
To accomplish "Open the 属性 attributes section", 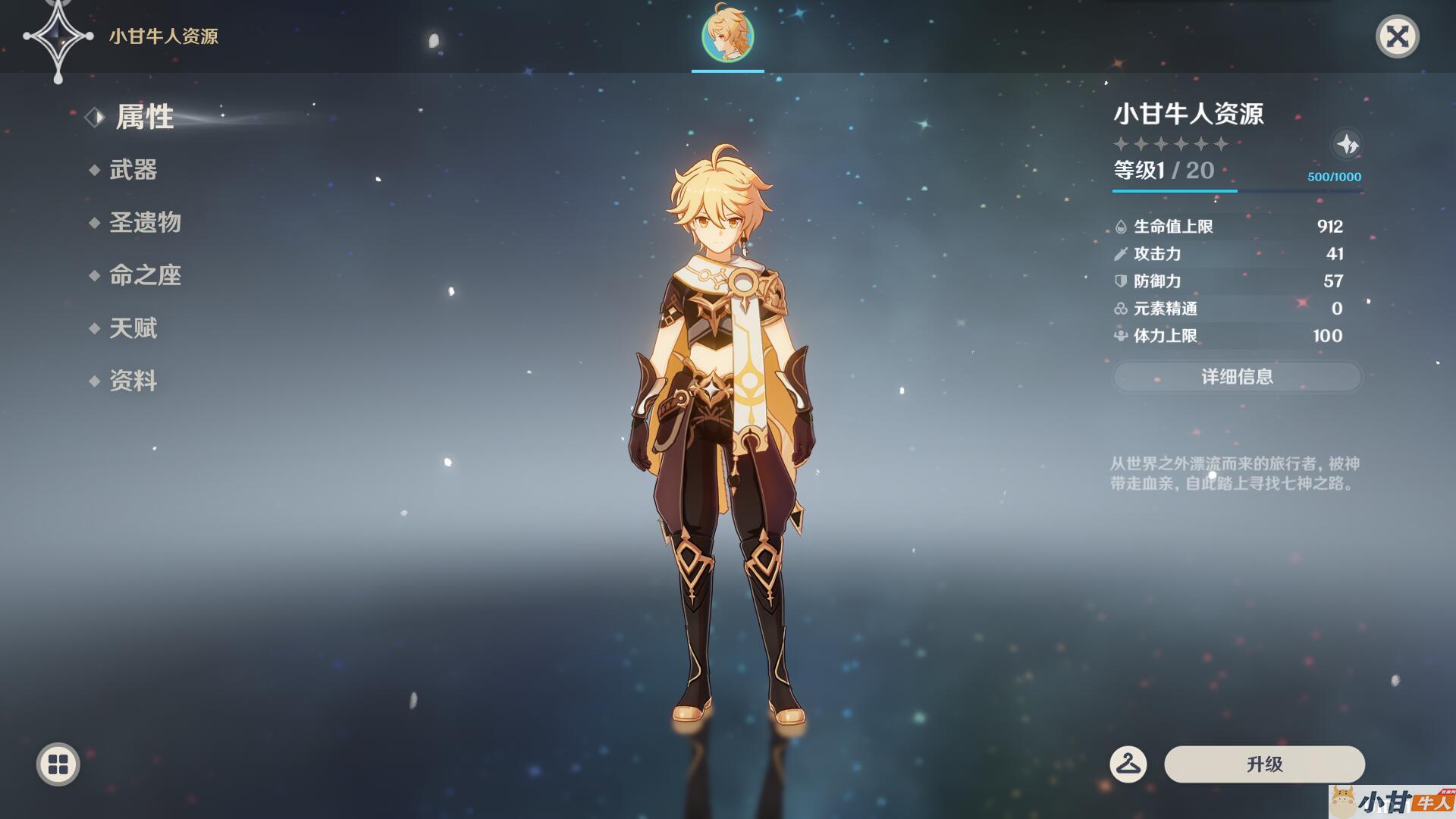I will [x=144, y=118].
